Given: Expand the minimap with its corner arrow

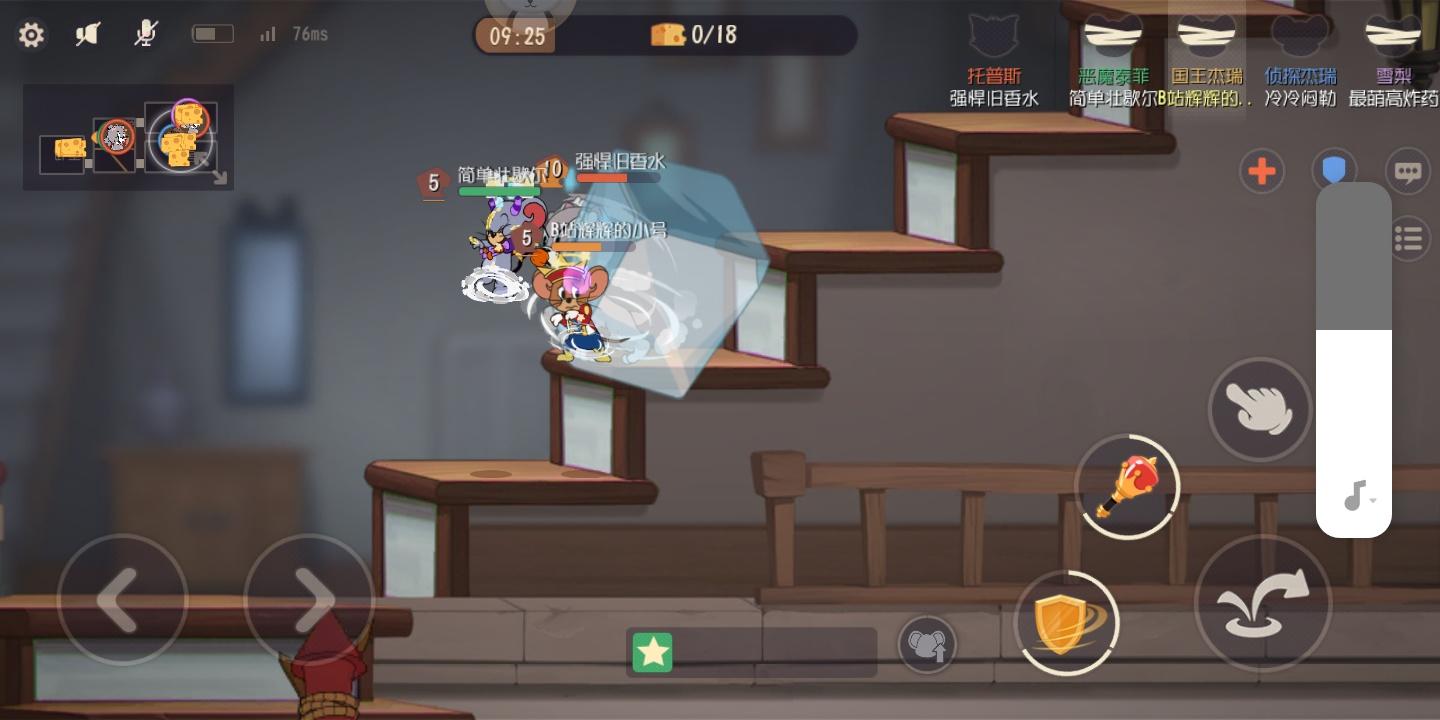Looking at the screenshot, I should coord(219,177).
